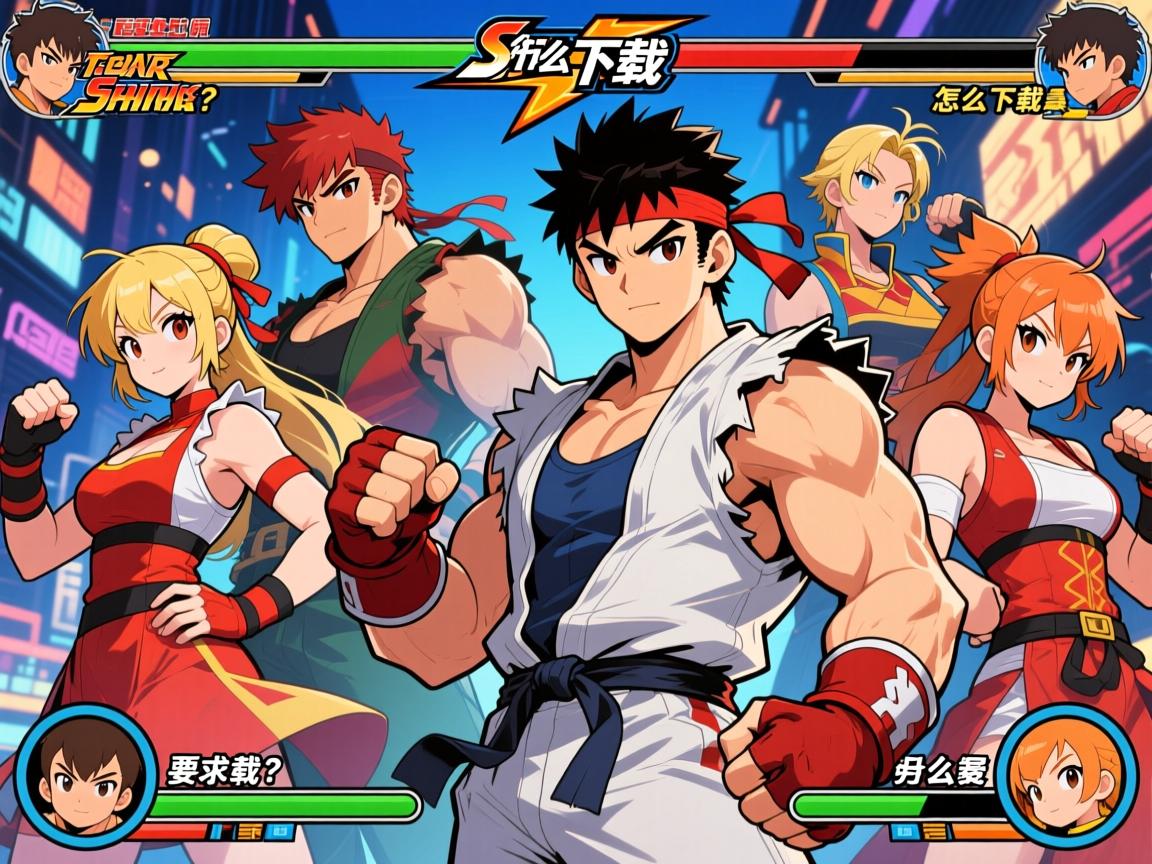1152x864 pixels.
Task: Select the circular portrait beside 要求载?
Action: click(x=86, y=776)
